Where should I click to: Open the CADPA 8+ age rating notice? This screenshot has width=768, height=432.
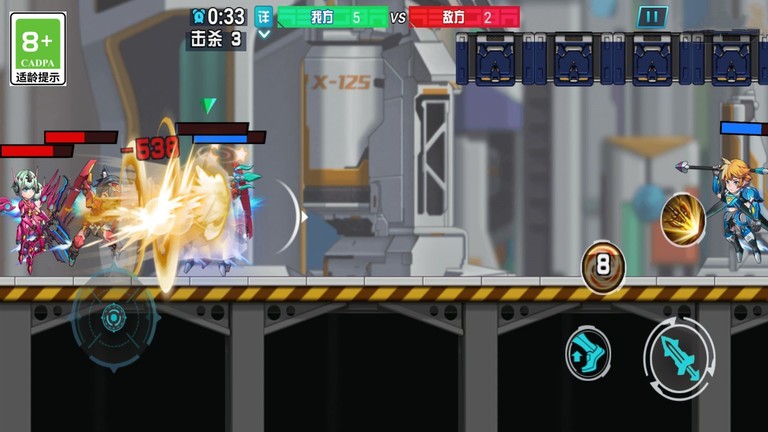tap(38, 48)
